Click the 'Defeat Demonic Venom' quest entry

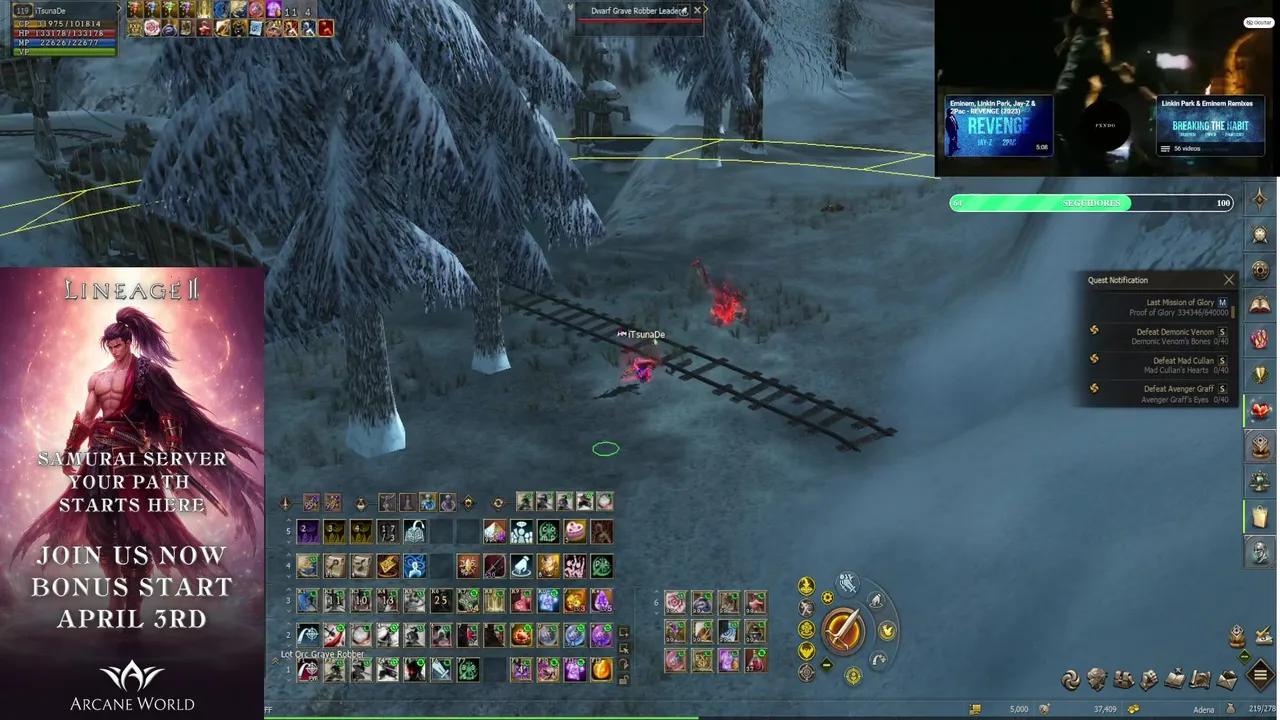(x=1175, y=332)
